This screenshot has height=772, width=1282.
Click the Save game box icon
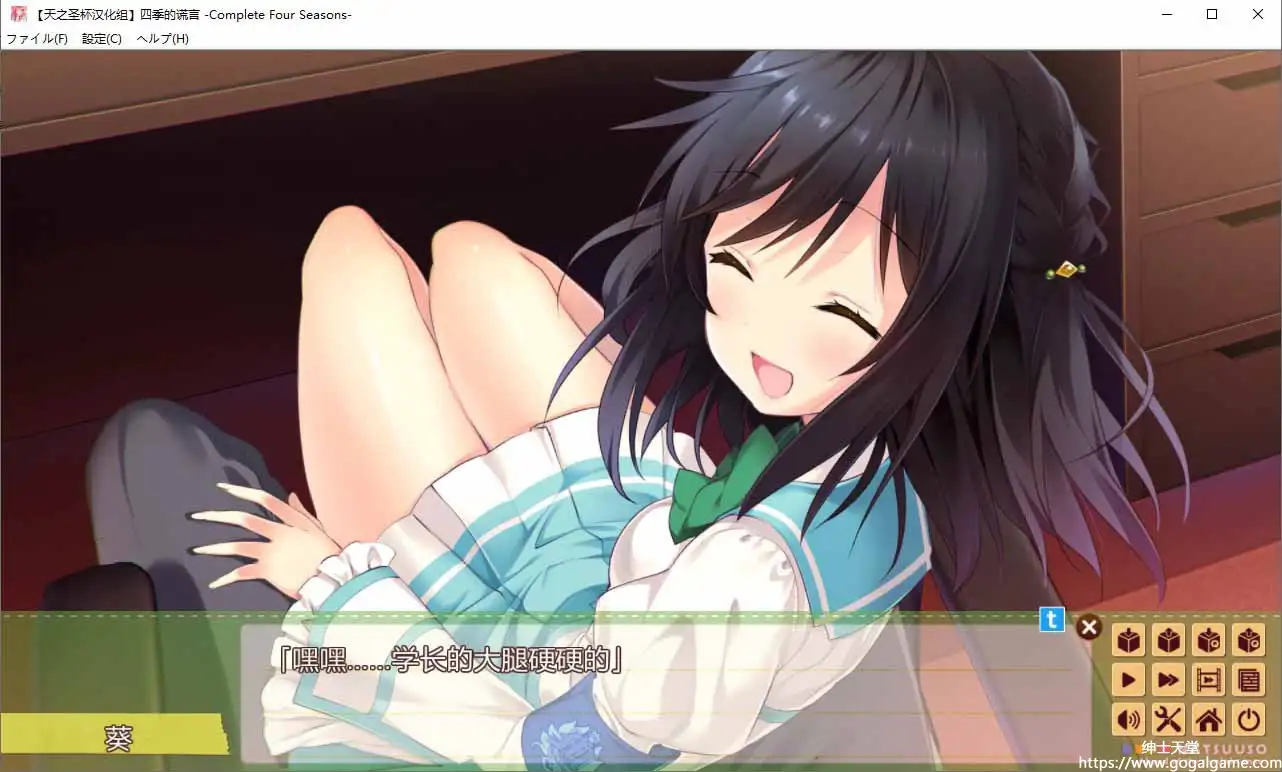[1128, 640]
